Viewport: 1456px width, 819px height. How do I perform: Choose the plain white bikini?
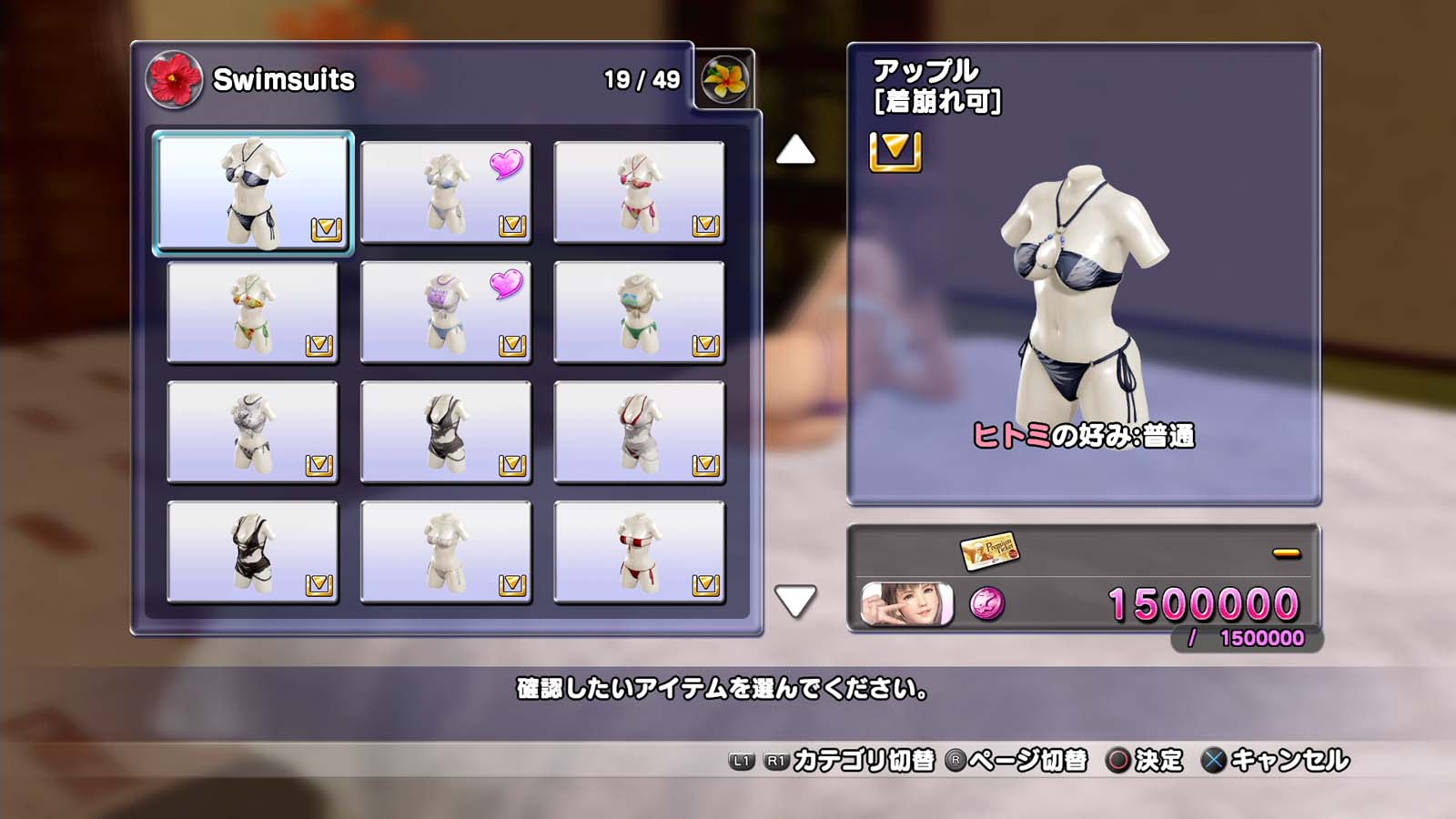coord(446,552)
